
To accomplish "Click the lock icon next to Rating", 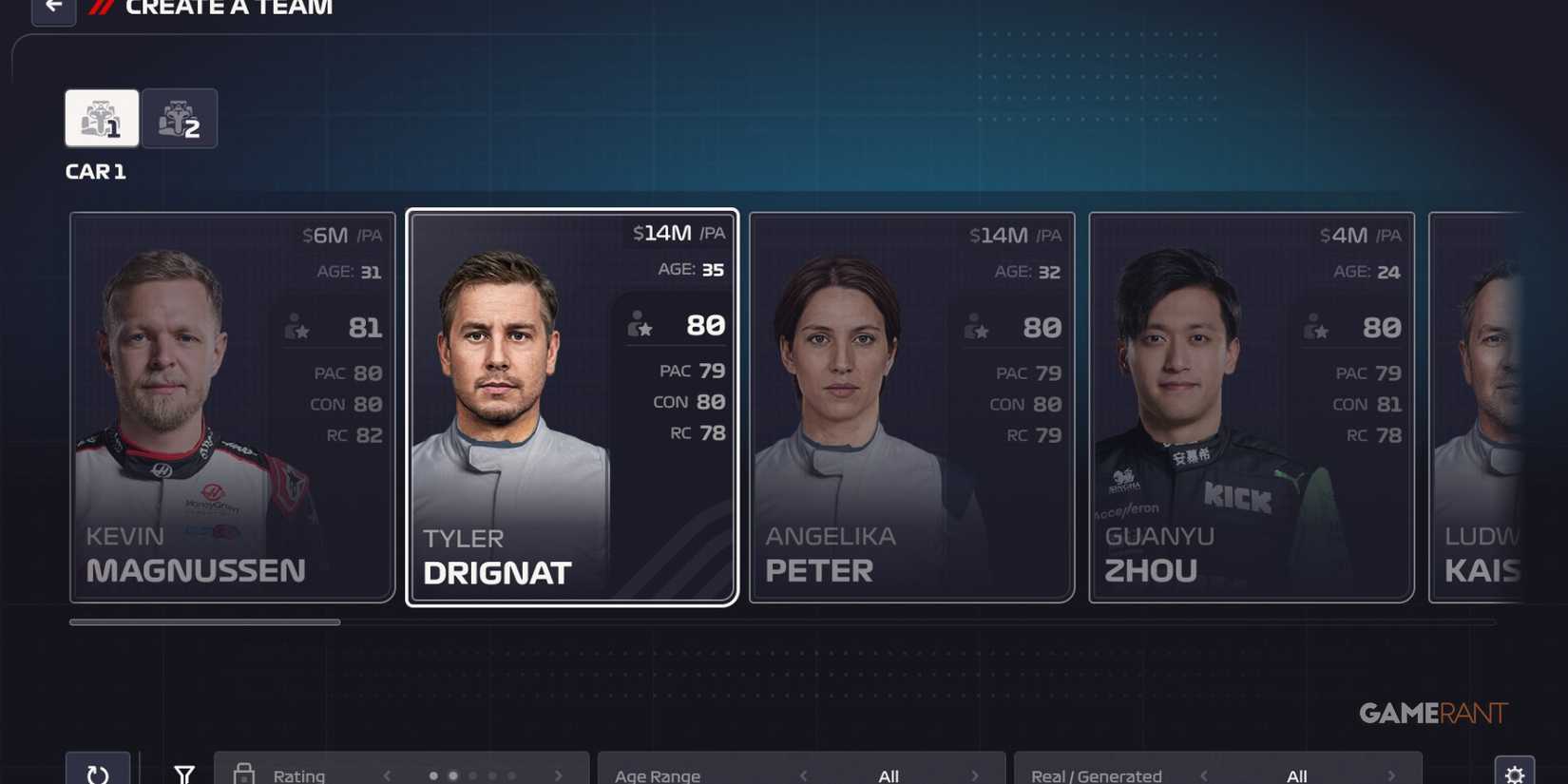I will (x=245, y=773).
